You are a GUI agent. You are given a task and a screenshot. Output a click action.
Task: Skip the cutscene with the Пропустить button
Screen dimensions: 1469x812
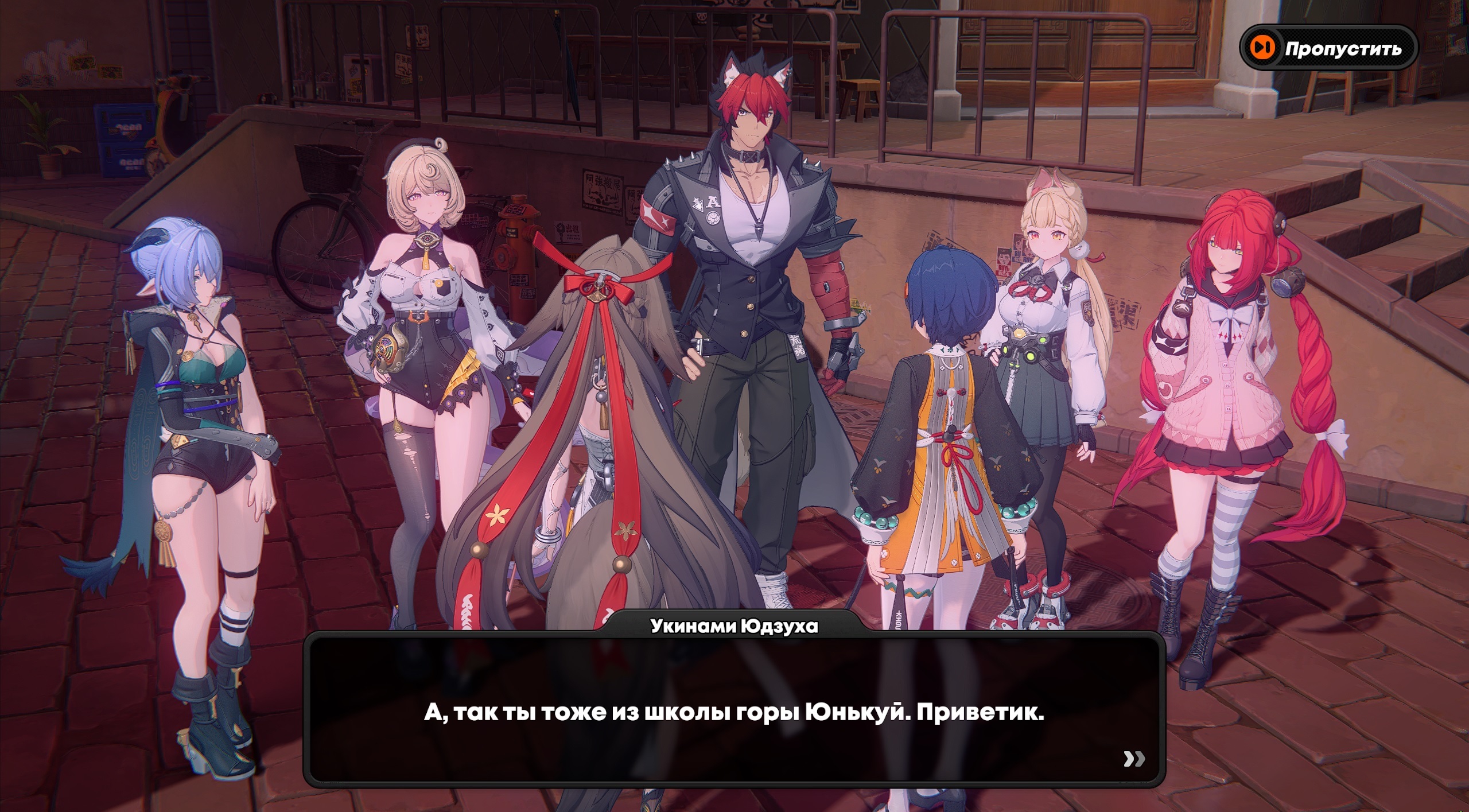(1328, 48)
